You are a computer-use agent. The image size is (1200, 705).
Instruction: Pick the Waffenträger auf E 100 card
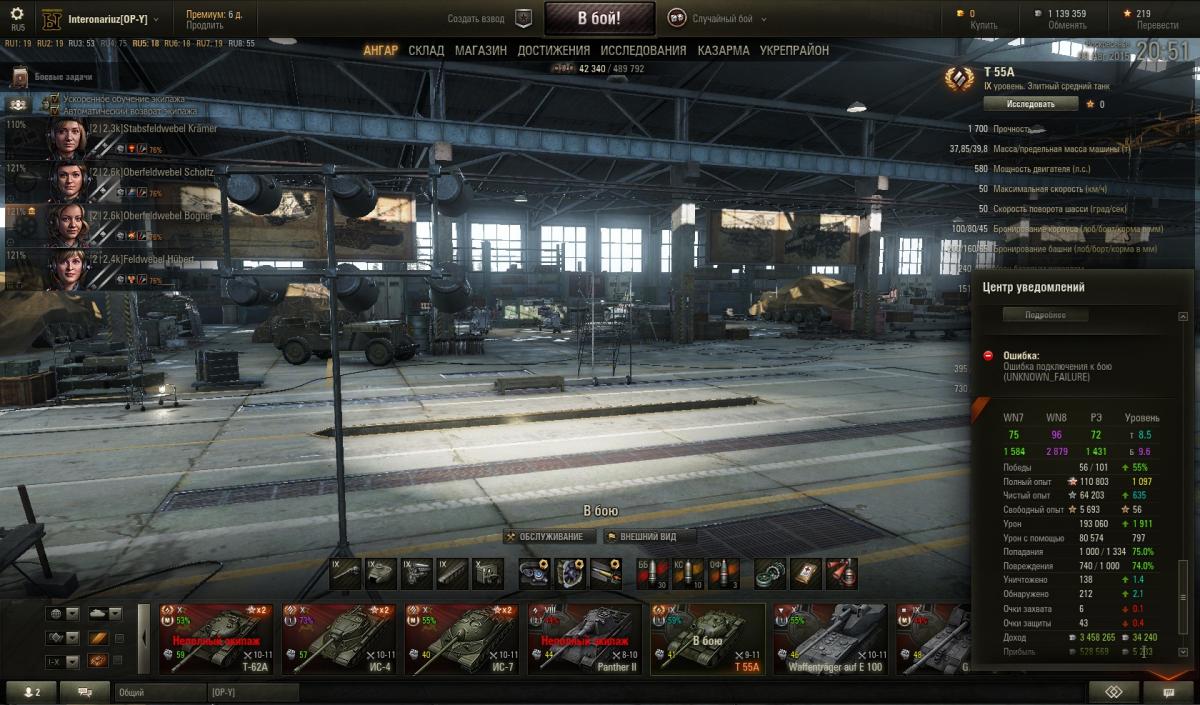coord(829,638)
